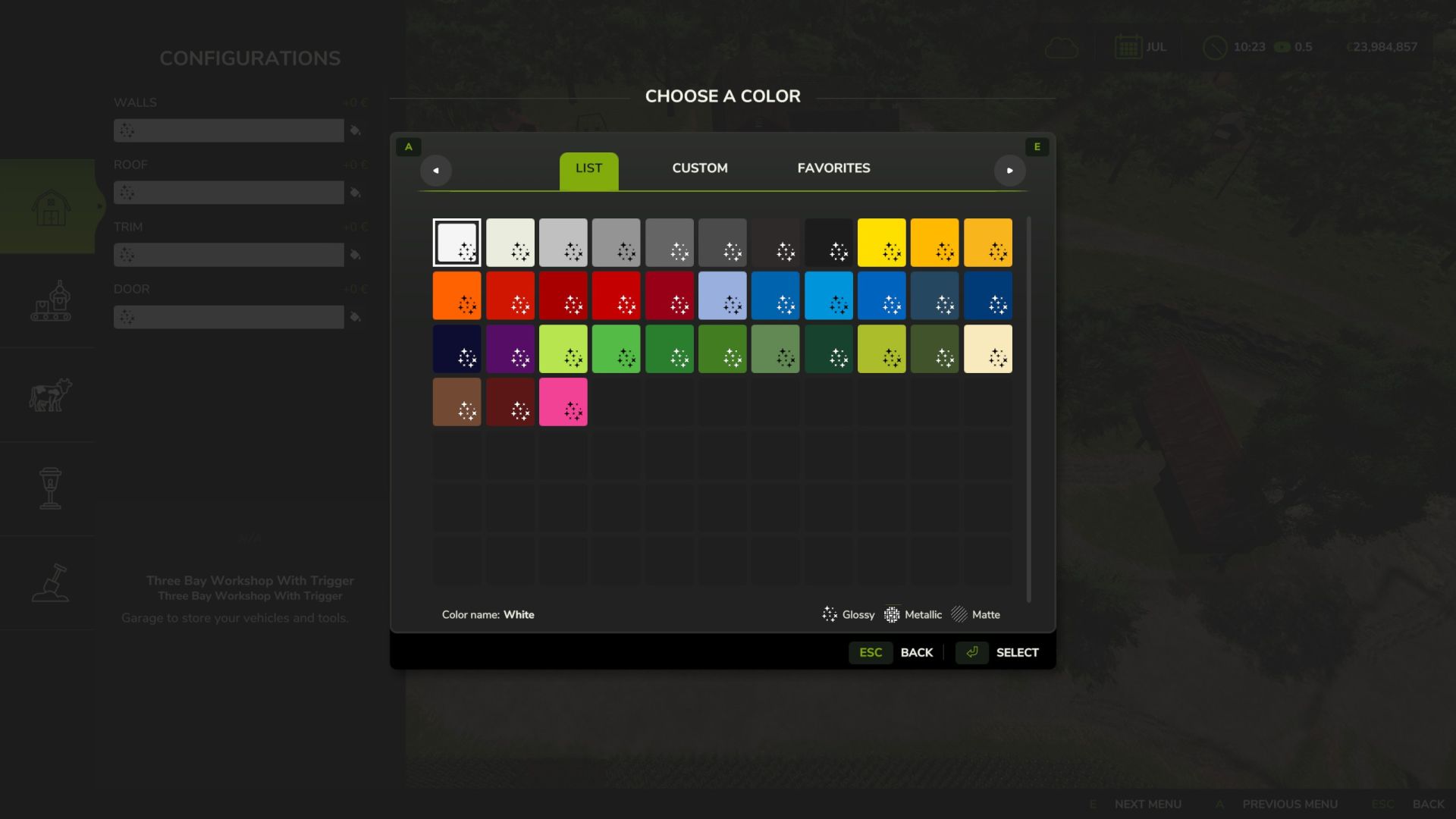
Task: Open the Roof color field
Action: 228,193
